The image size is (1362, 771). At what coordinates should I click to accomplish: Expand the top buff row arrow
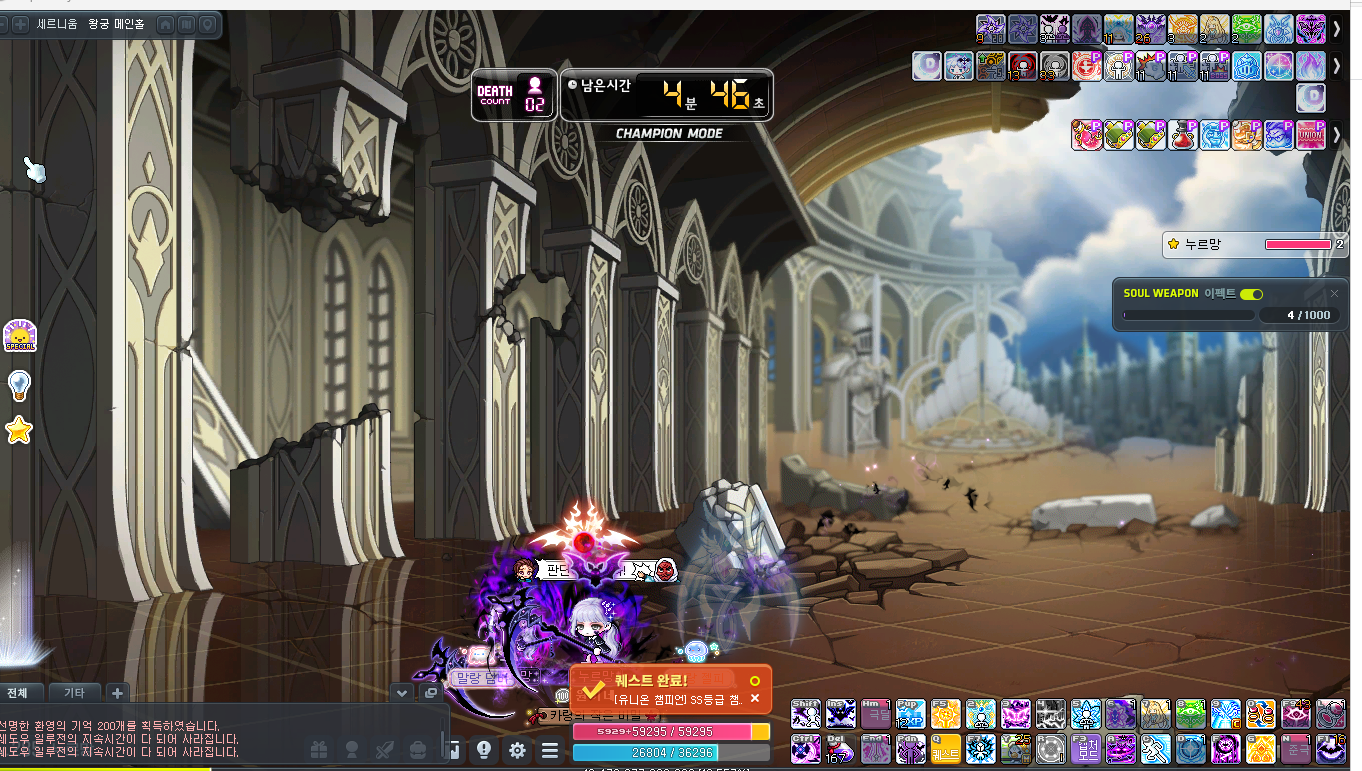(1337, 29)
